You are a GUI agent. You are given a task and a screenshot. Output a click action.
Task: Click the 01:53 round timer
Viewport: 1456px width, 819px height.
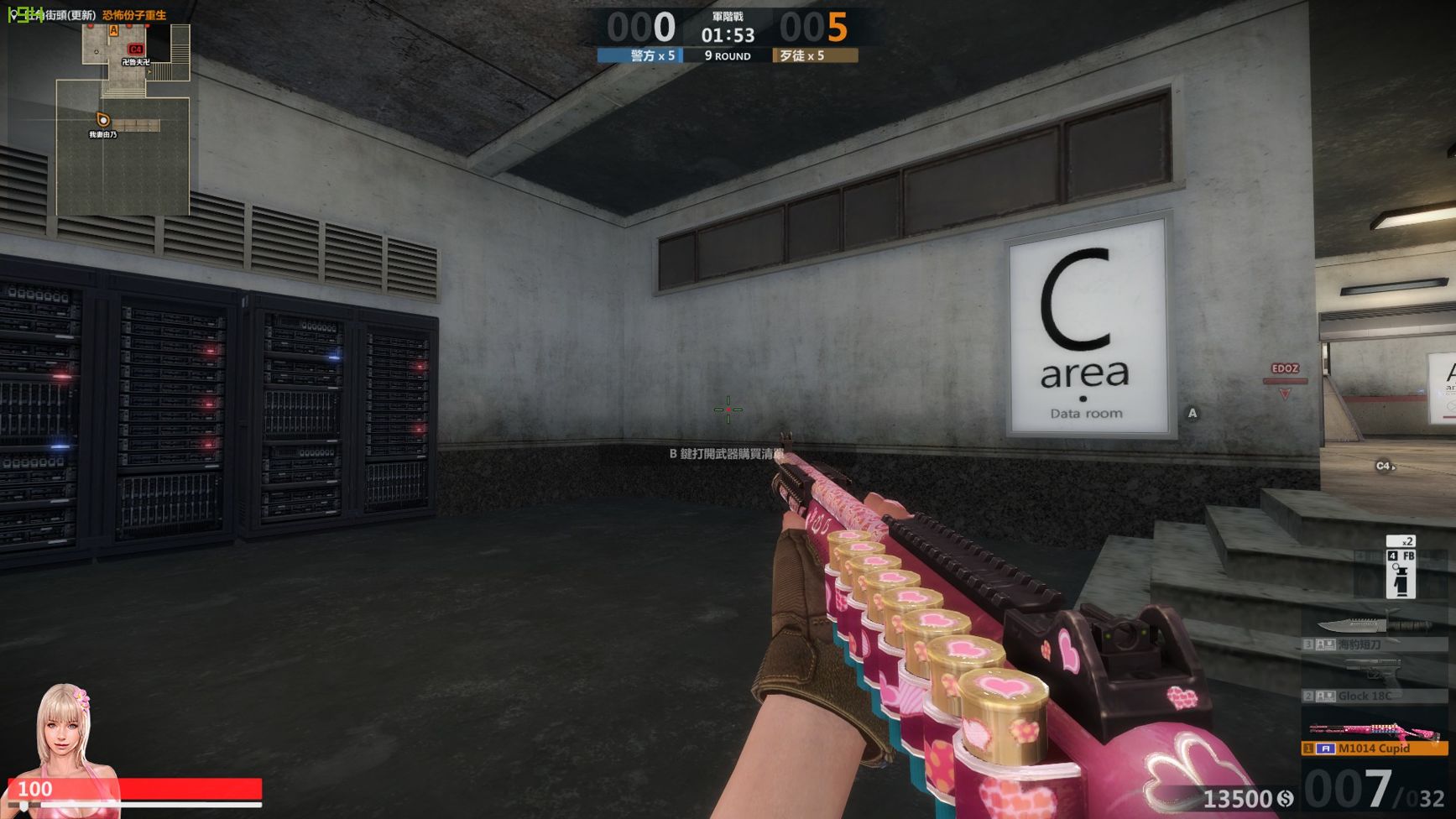pos(727,35)
